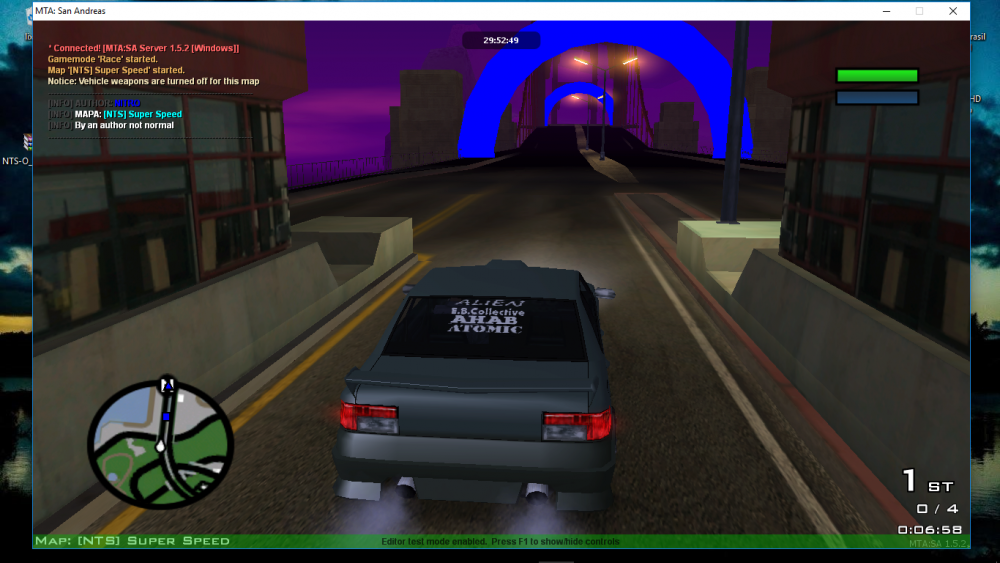
Task: Minimize the MTA: San Andreas window
Action: (x=885, y=11)
